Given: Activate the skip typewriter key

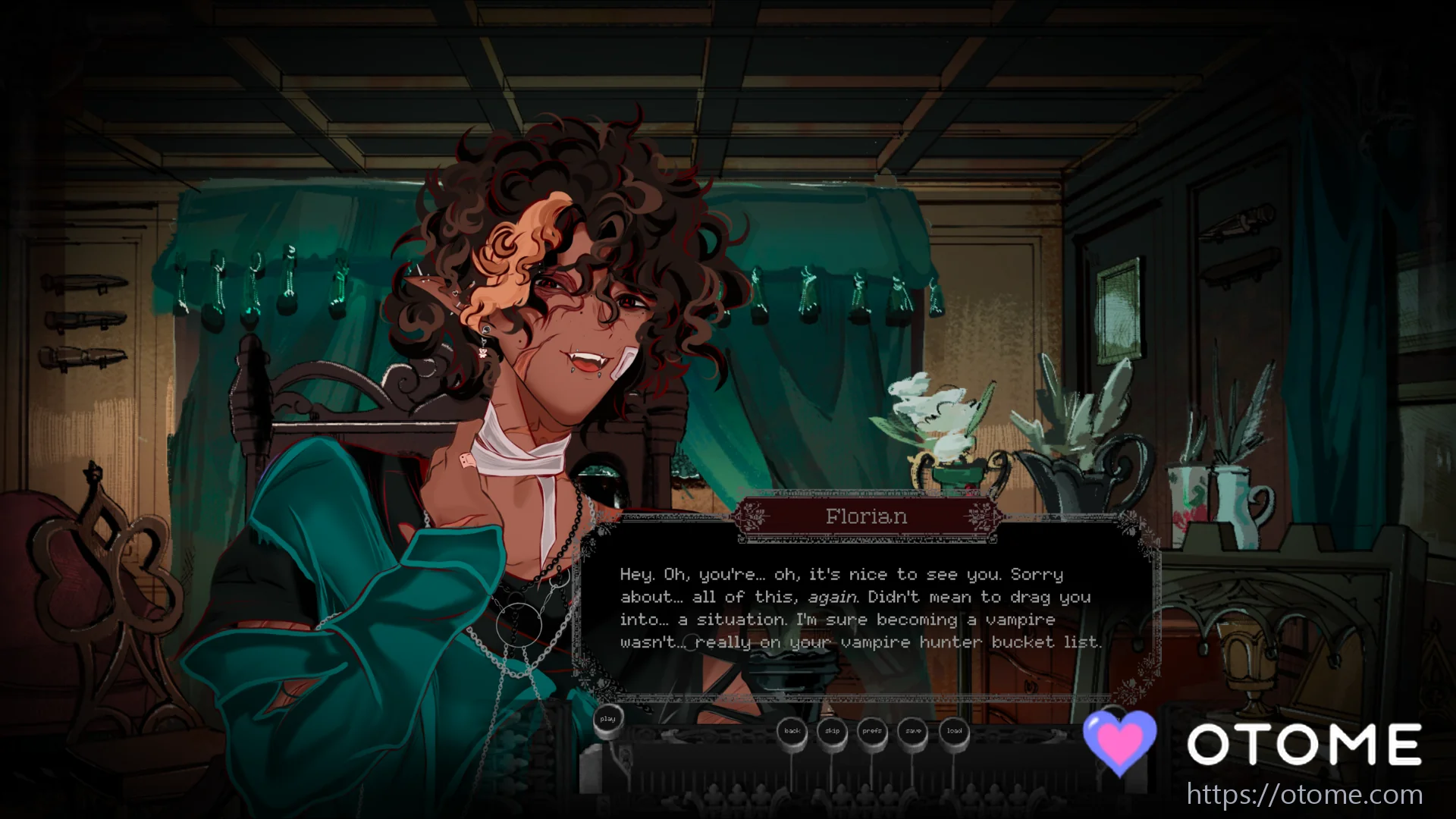Looking at the screenshot, I should [833, 732].
